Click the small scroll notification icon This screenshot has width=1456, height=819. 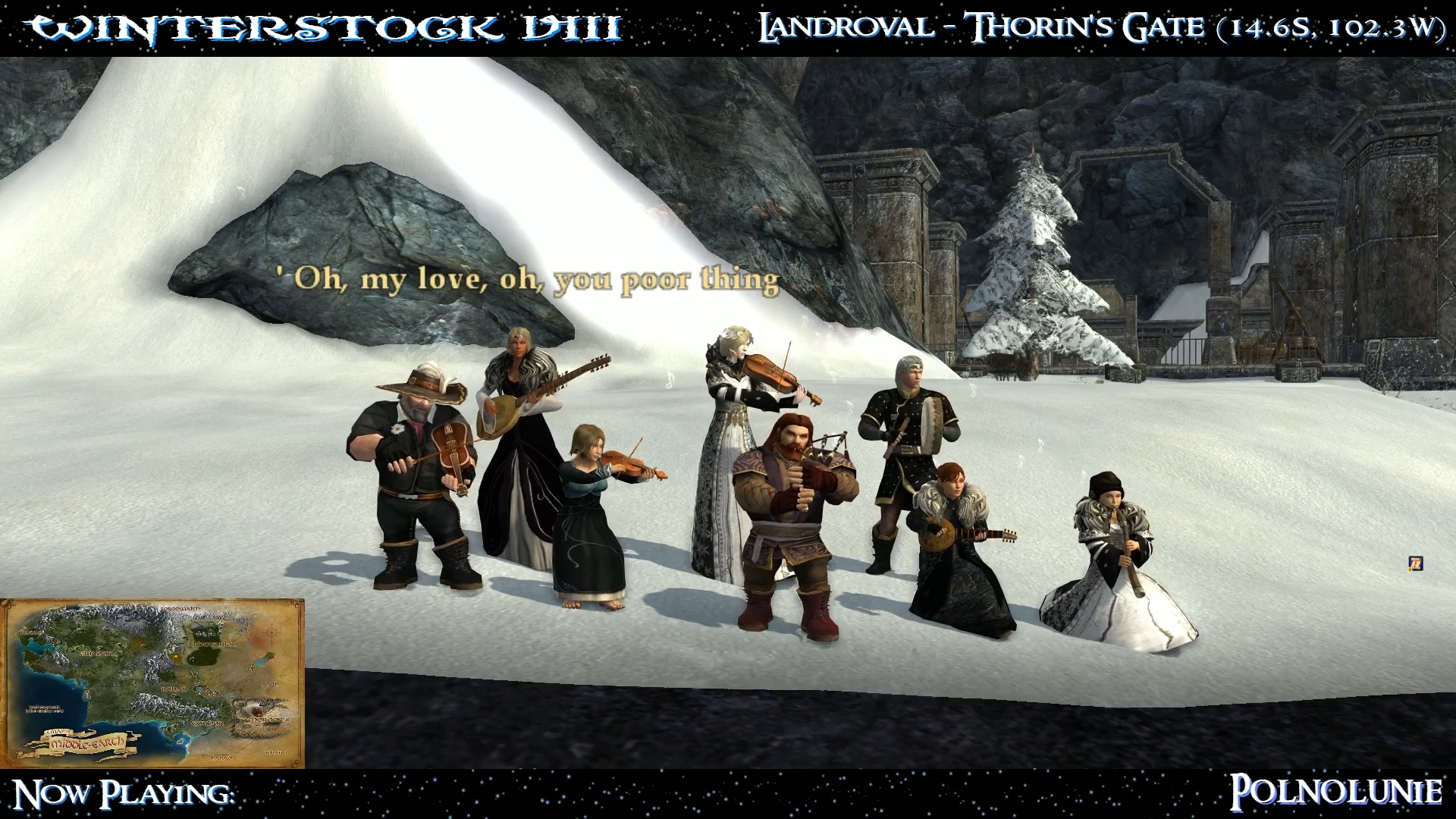click(1415, 563)
